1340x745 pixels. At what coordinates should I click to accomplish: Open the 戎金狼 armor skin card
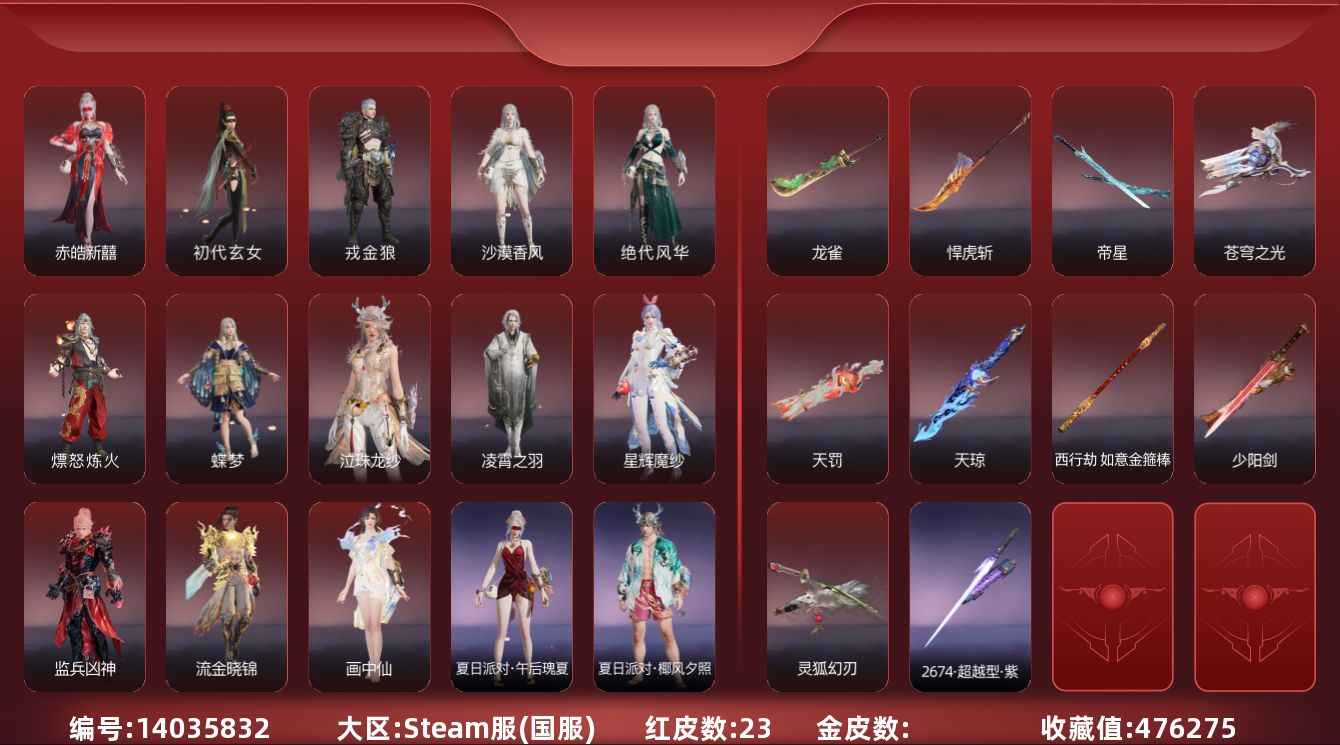coord(369,180)
